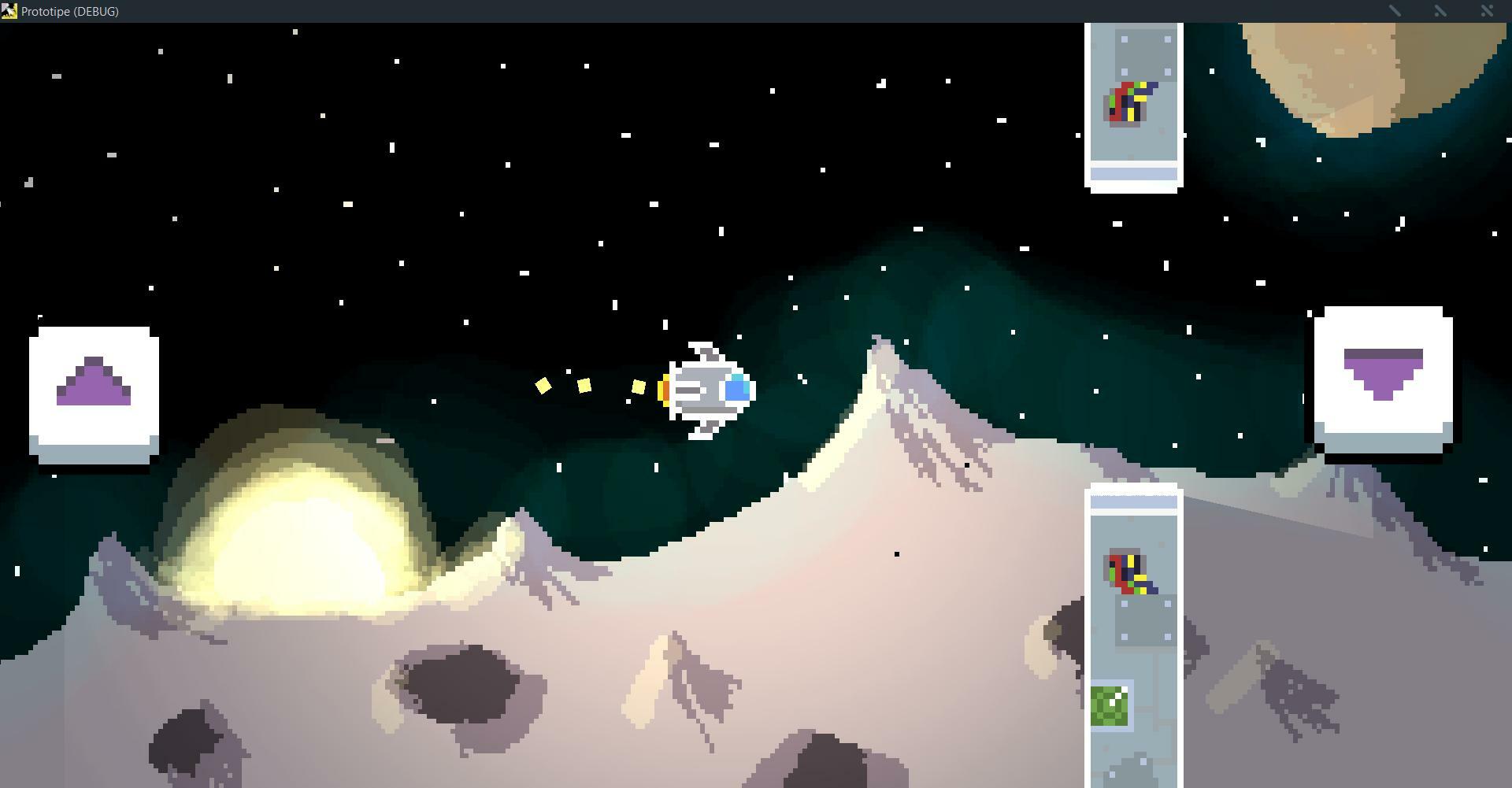Click the purple triangle card on the left

coord(93,383)
